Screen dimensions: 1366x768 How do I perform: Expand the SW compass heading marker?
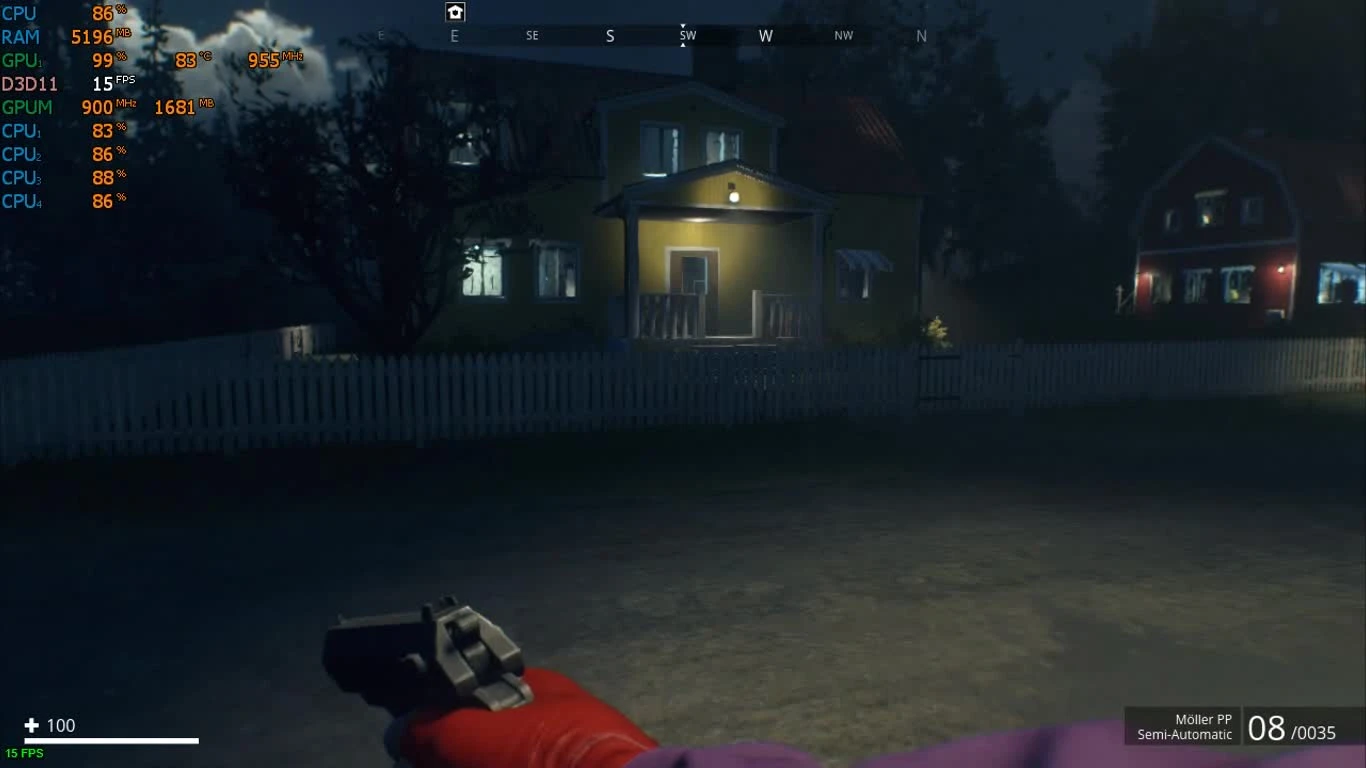(x=686, y=35)
